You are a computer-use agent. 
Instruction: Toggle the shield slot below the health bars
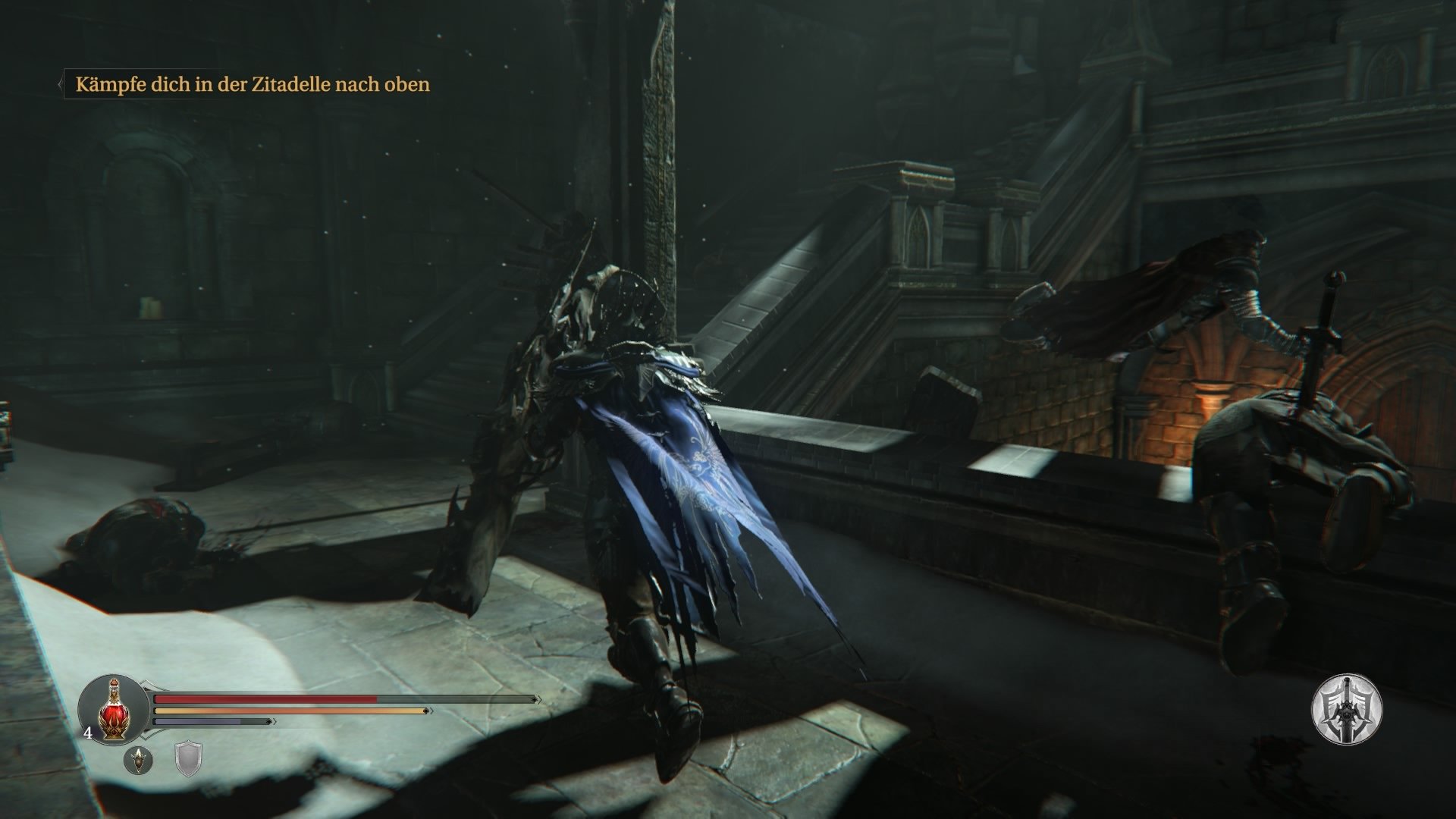pyautogui.click(x=188, y=760)
